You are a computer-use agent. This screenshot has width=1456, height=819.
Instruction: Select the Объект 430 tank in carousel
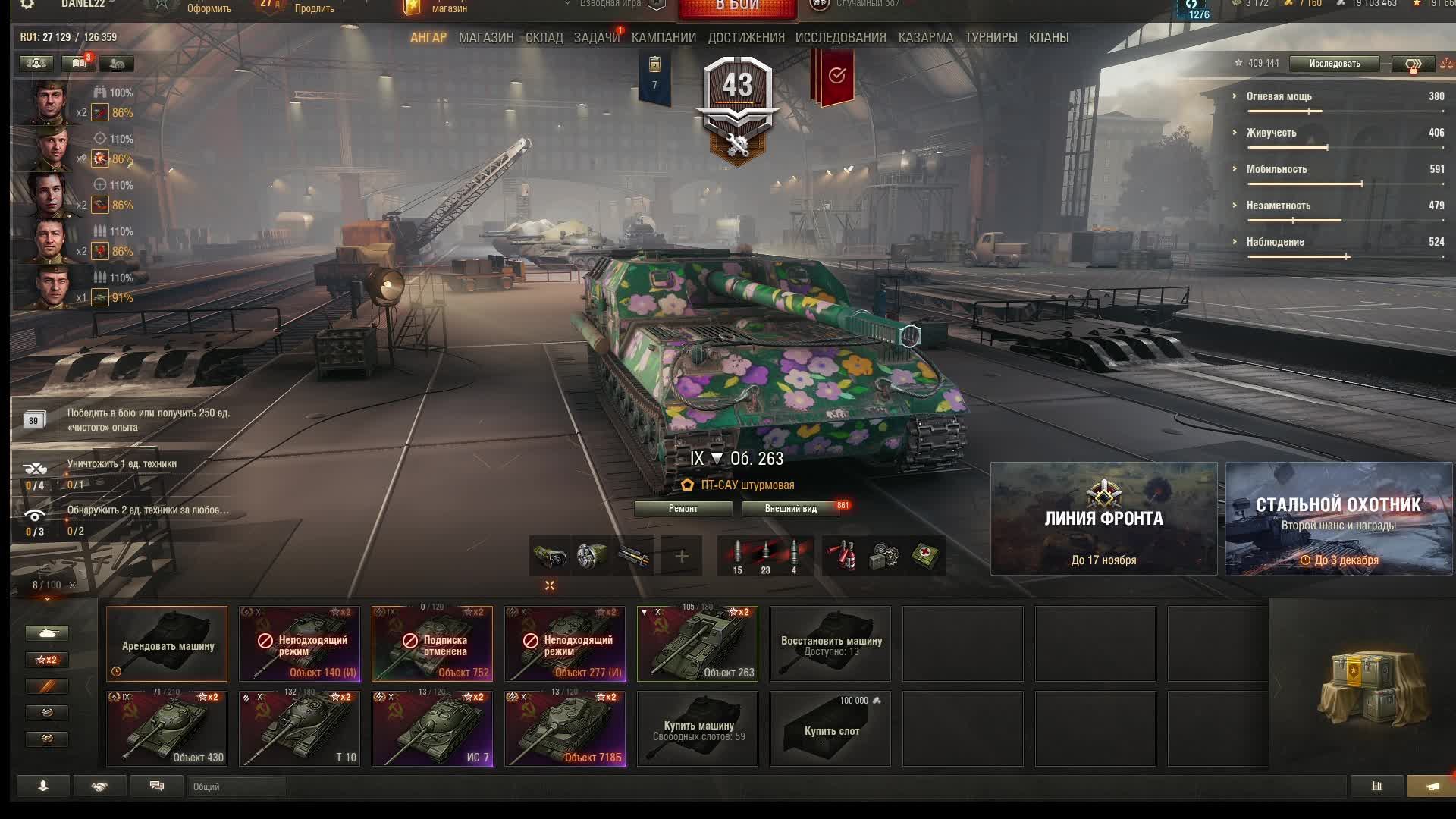(167, 728)
